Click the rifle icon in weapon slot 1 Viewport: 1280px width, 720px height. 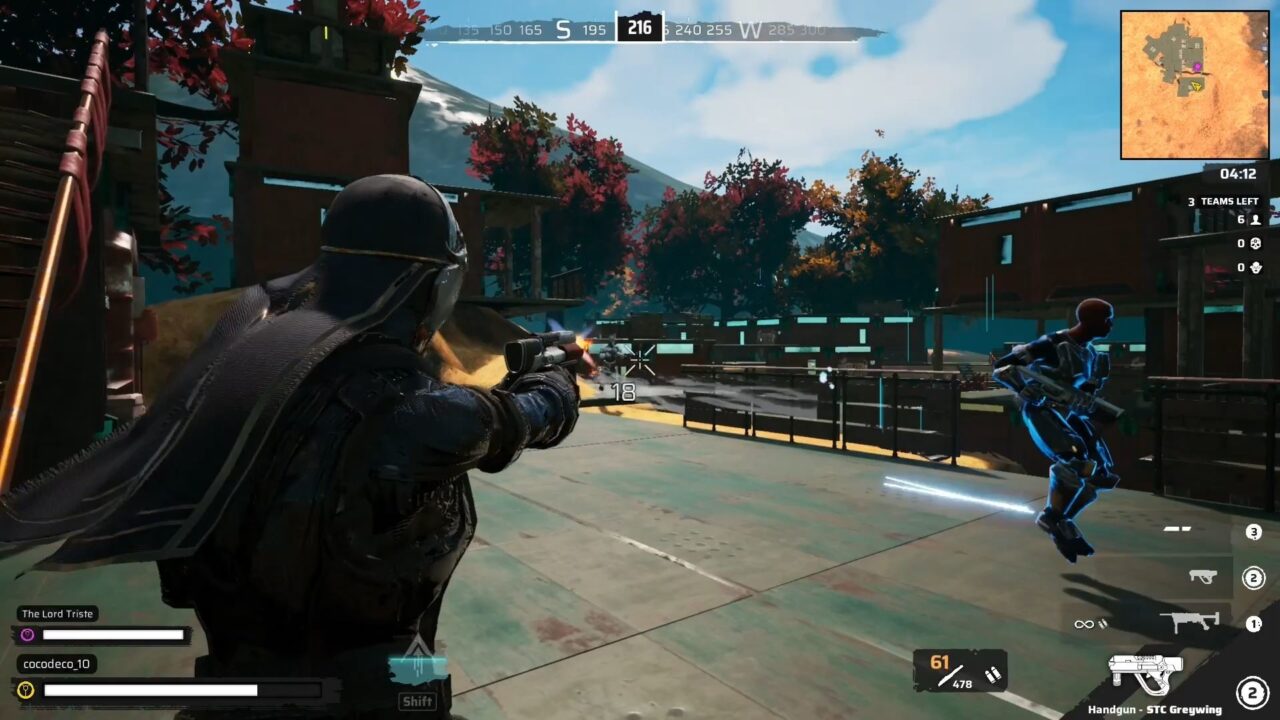tap(1190, 619)
